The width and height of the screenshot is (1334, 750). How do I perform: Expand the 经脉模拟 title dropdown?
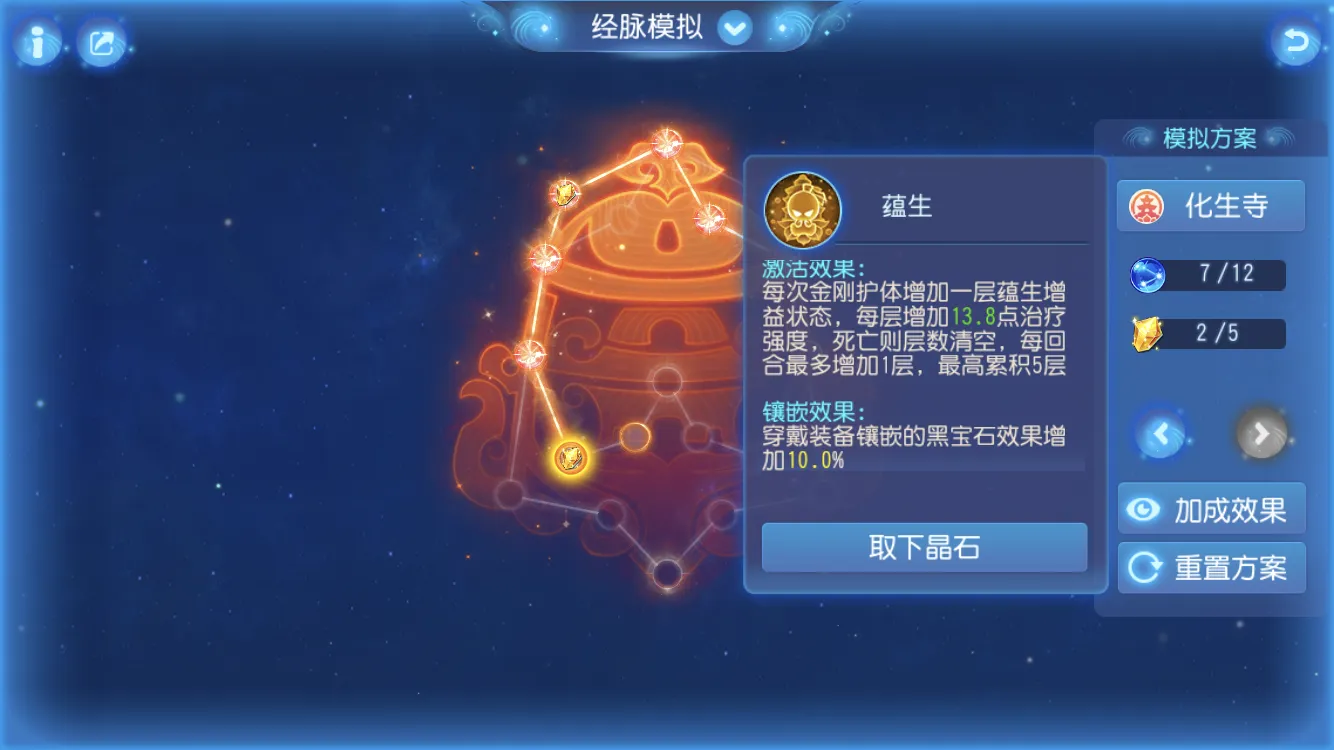pyautogui.click(x=736, y=28)
